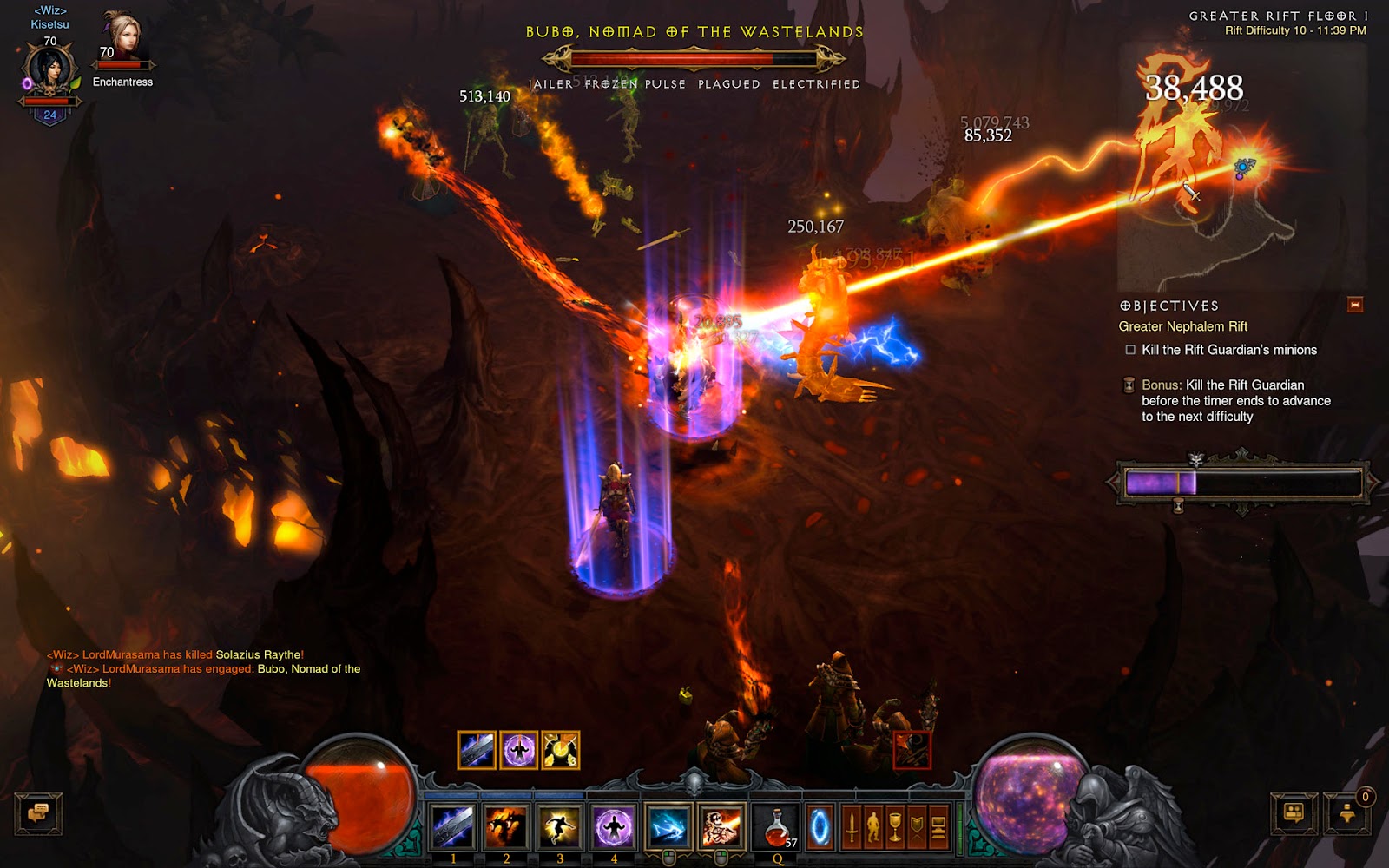Open the skills menu with the figure button

coord(873,828)
